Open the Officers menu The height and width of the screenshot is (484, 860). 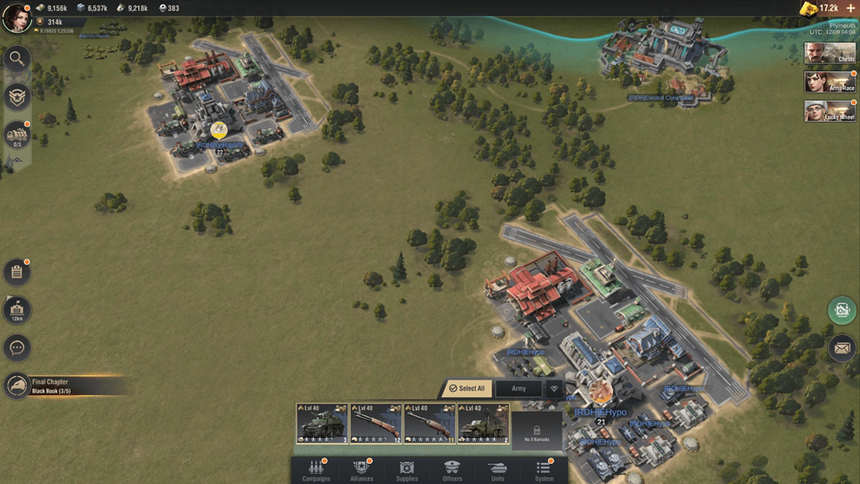click(x=452, y=470)
